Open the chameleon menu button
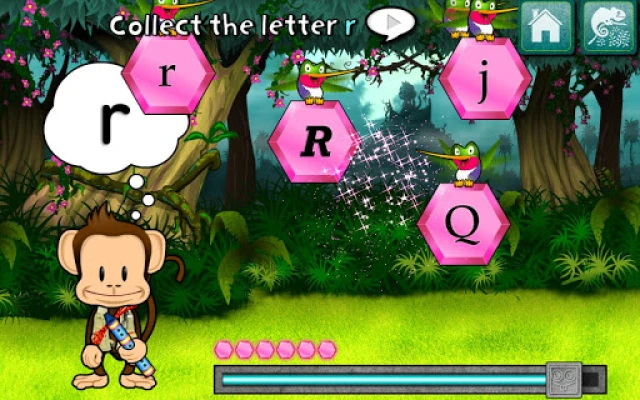 pos(604,27)
